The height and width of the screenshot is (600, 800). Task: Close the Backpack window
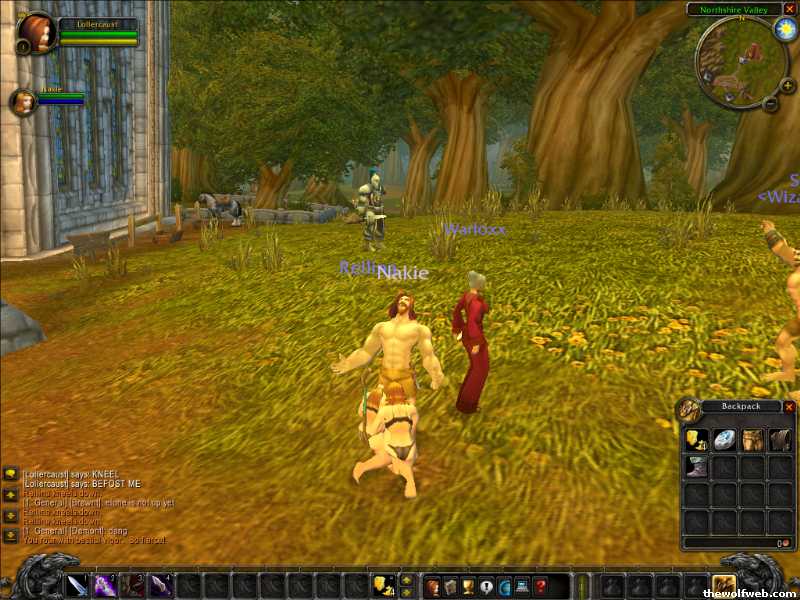[789, 407]
